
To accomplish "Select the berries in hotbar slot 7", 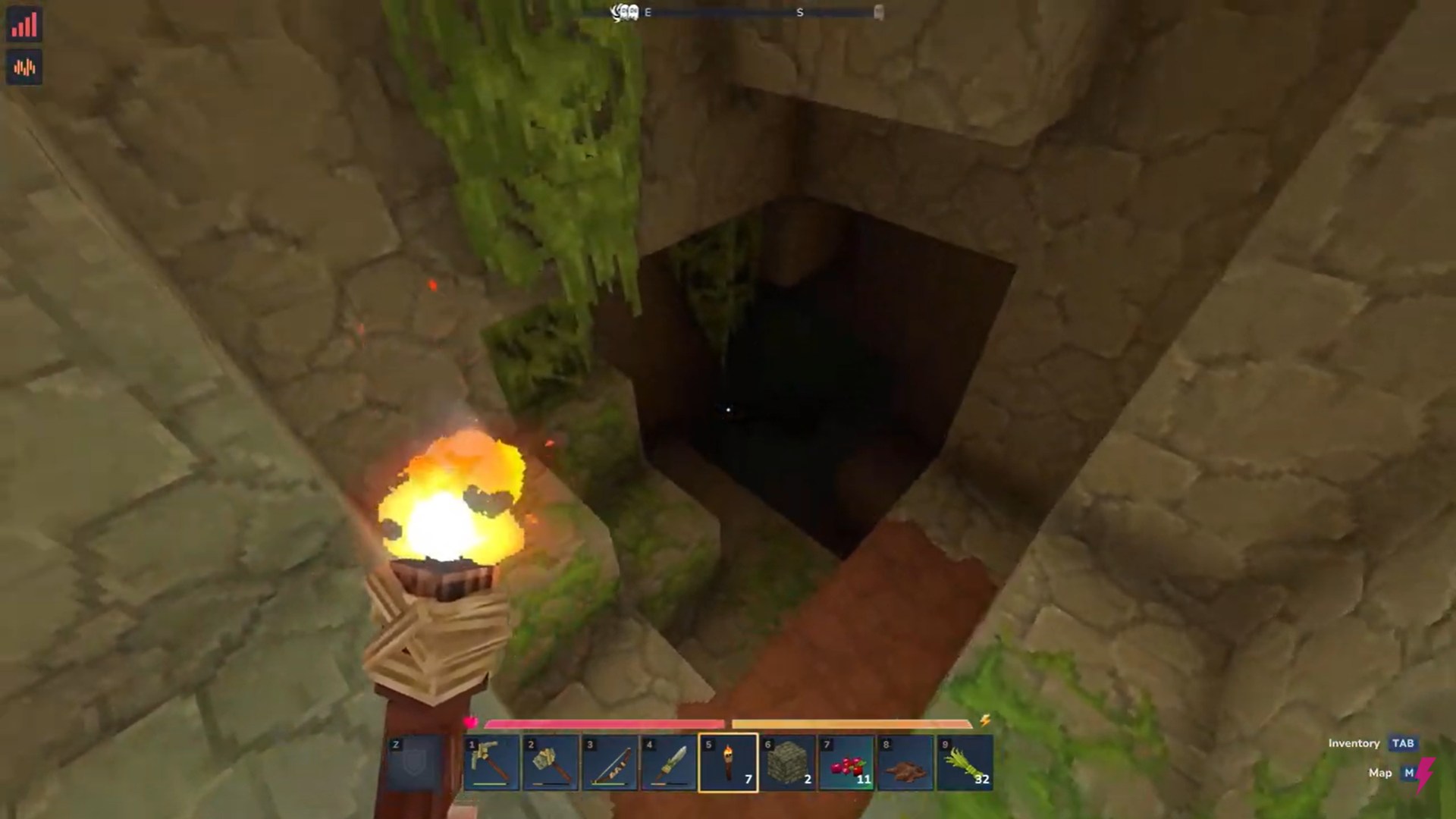I will [846, 762].
